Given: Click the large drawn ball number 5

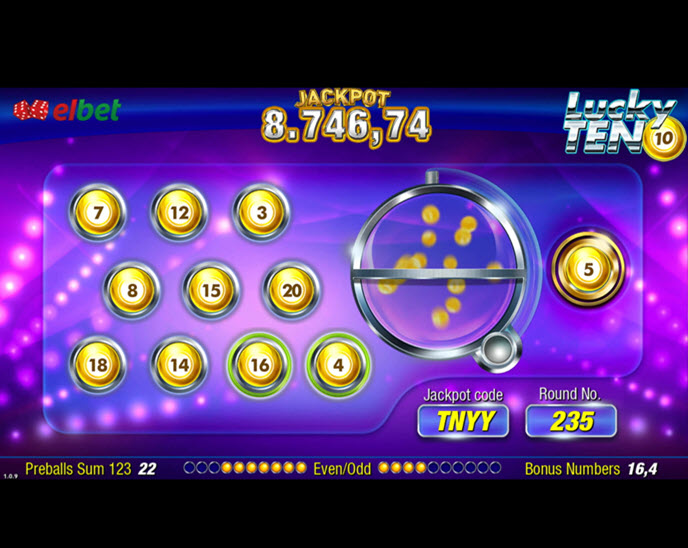Looking at the screenshot, I should click(588, 269).
